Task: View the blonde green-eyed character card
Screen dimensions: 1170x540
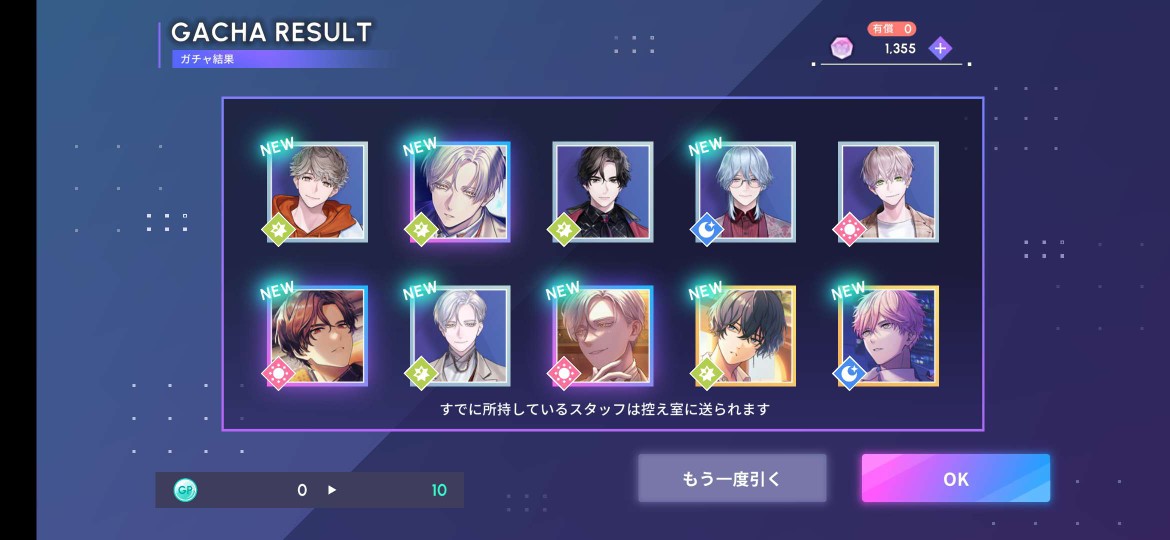Action: [888, 192]
